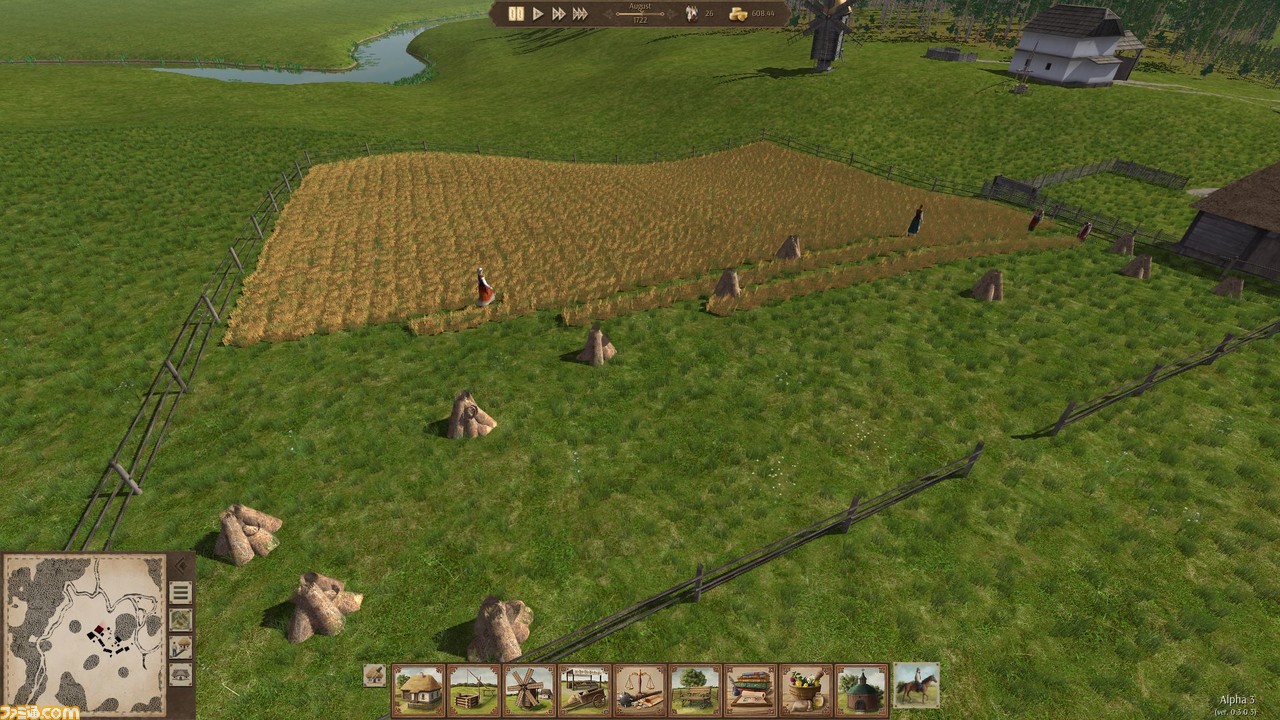Toggle the green terrain map view button
This screenshot has width=1280, height=720.
[x=180, y=620]
